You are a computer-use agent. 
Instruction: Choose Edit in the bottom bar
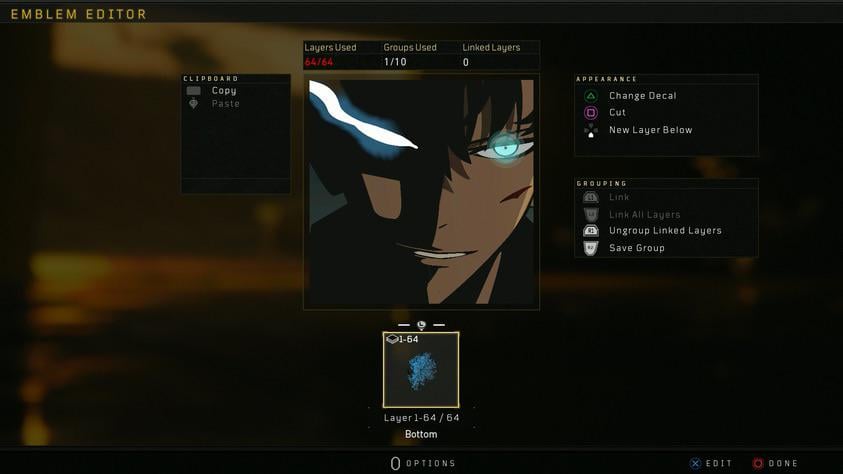tap(711, 463)
